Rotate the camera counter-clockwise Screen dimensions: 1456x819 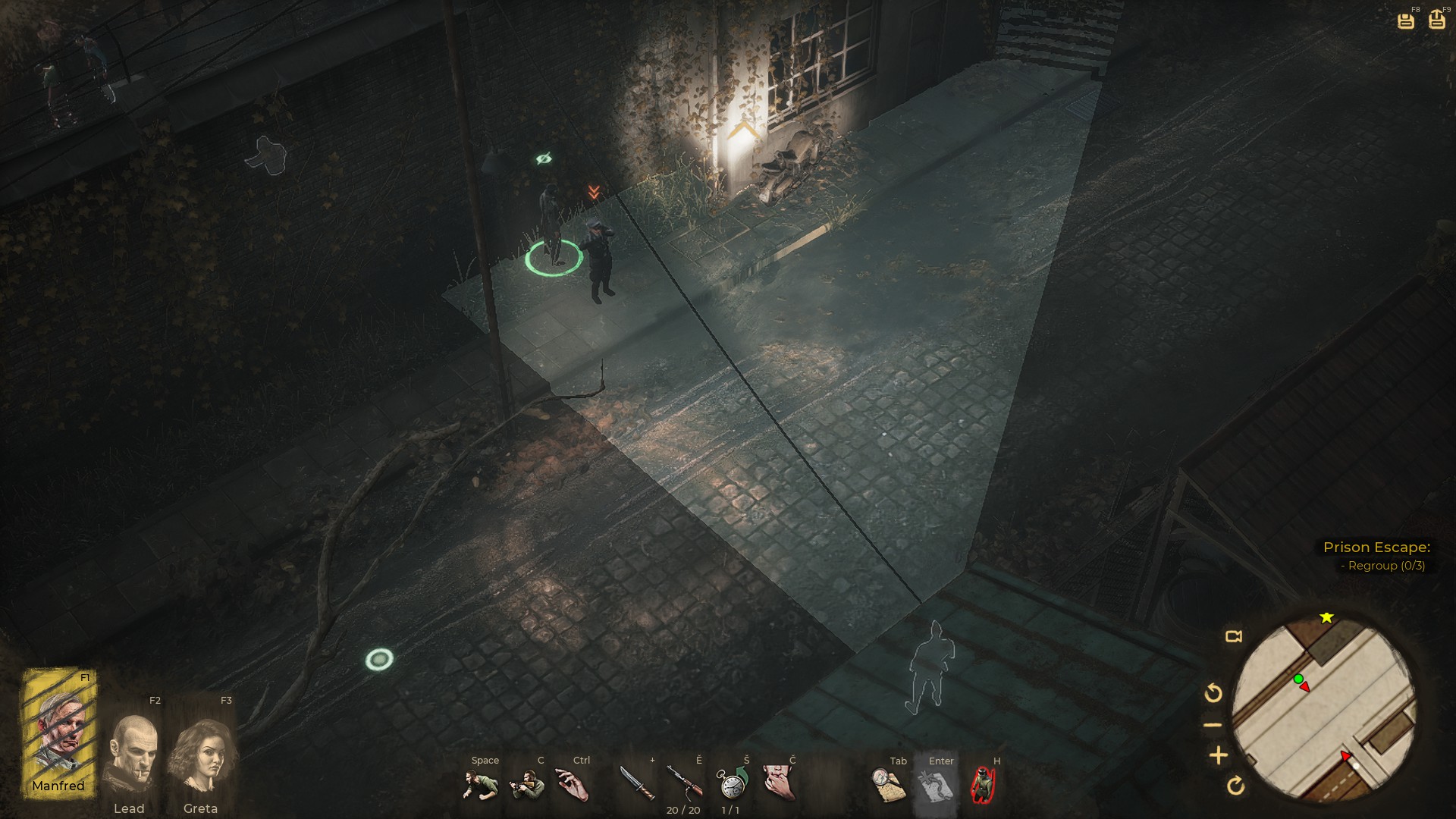[x=1213, y=692]
